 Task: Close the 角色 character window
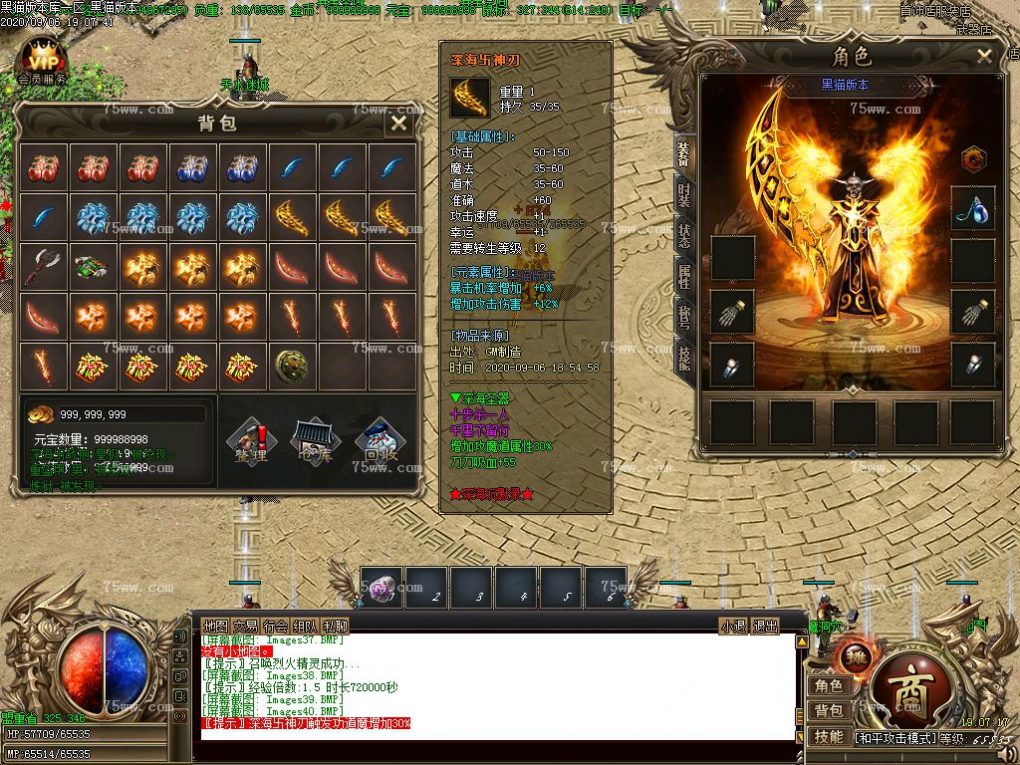[984, 56]
